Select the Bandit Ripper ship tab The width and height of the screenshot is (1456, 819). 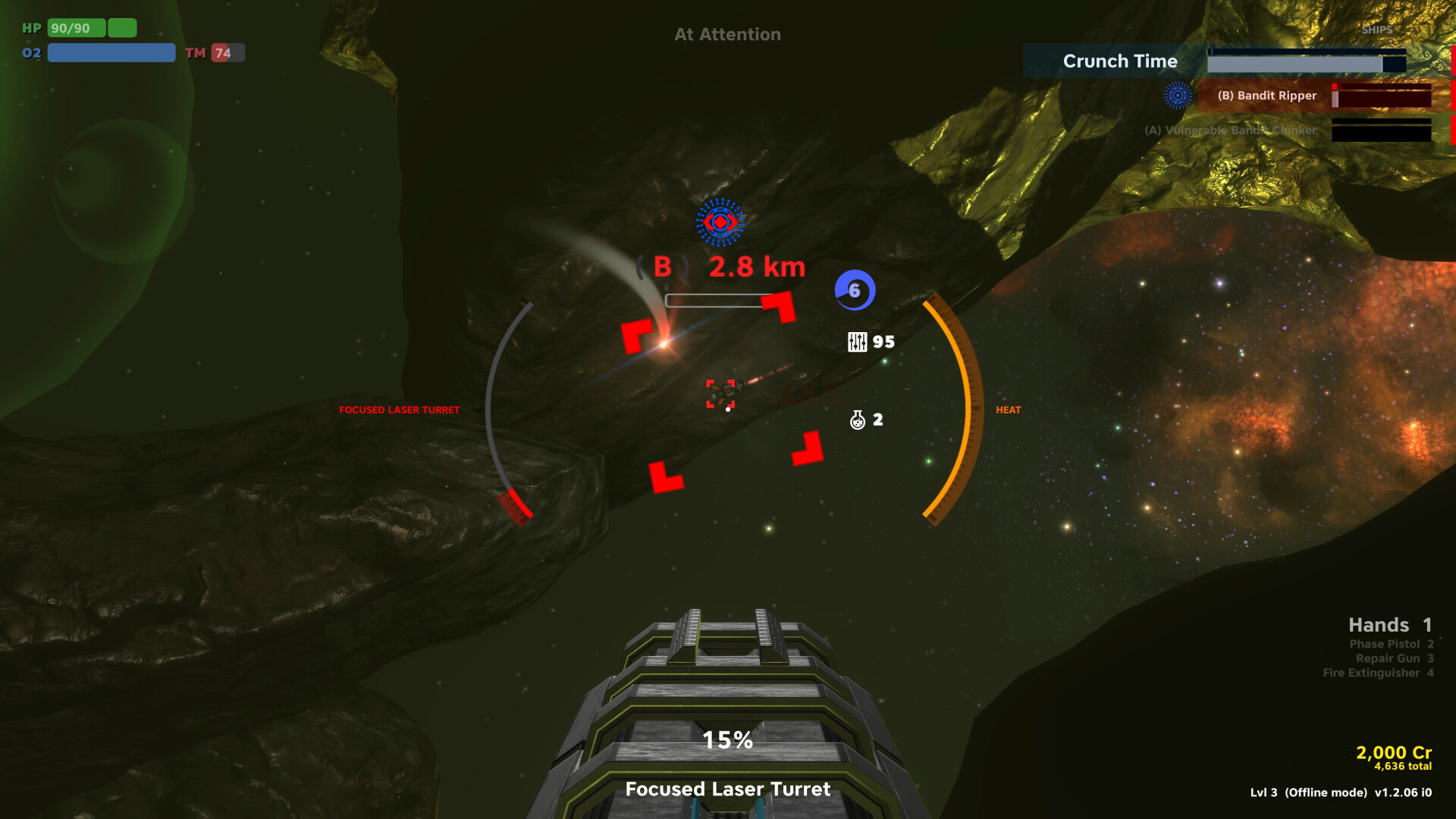(1266, 96)
